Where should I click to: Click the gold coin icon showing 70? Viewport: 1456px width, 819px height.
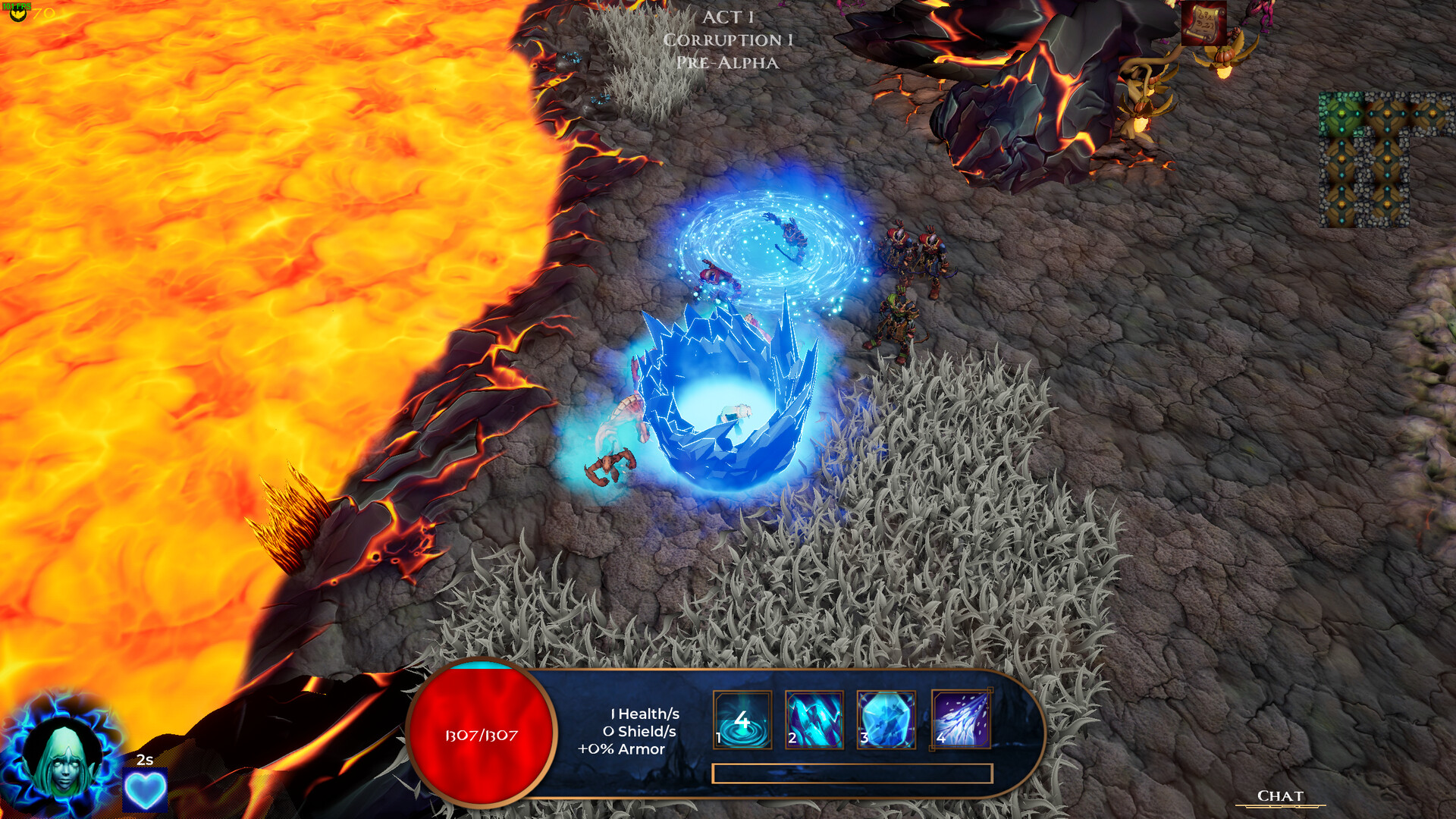pyautogui.click(x=18, y=14)
